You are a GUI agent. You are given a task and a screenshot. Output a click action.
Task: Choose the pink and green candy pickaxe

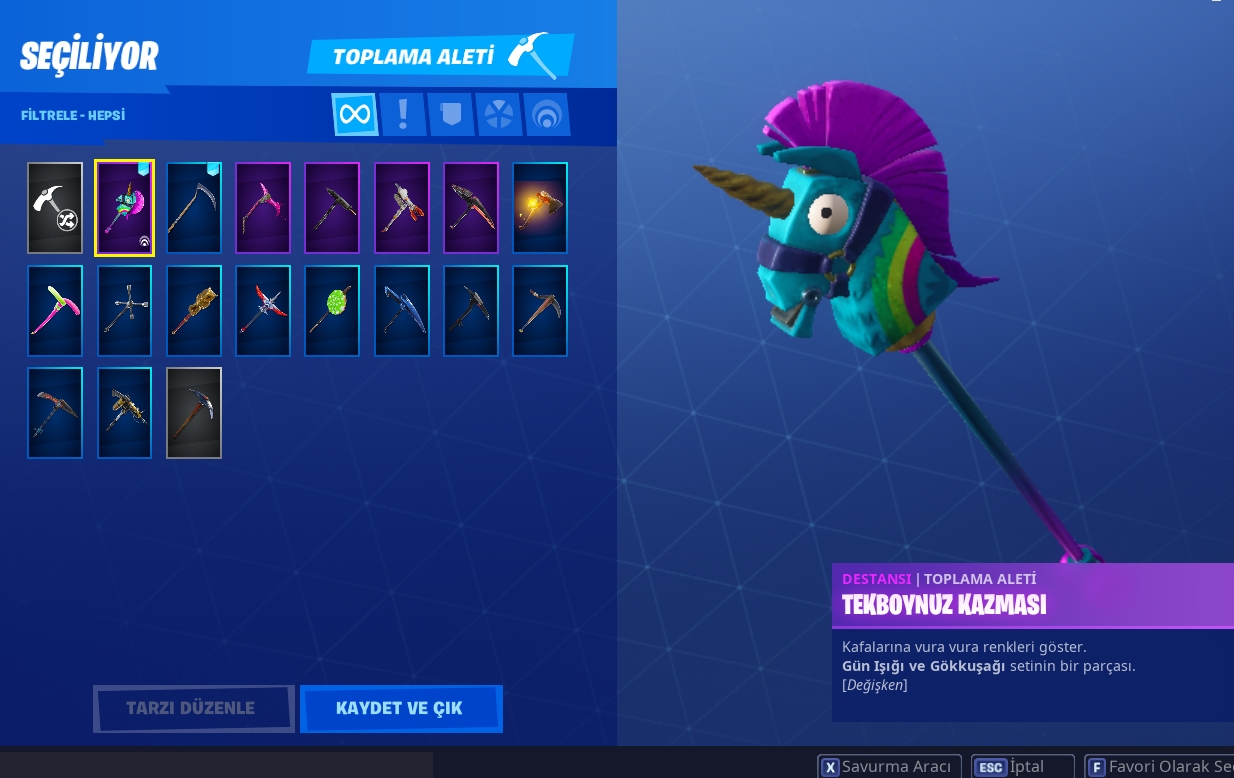(55, 311)
